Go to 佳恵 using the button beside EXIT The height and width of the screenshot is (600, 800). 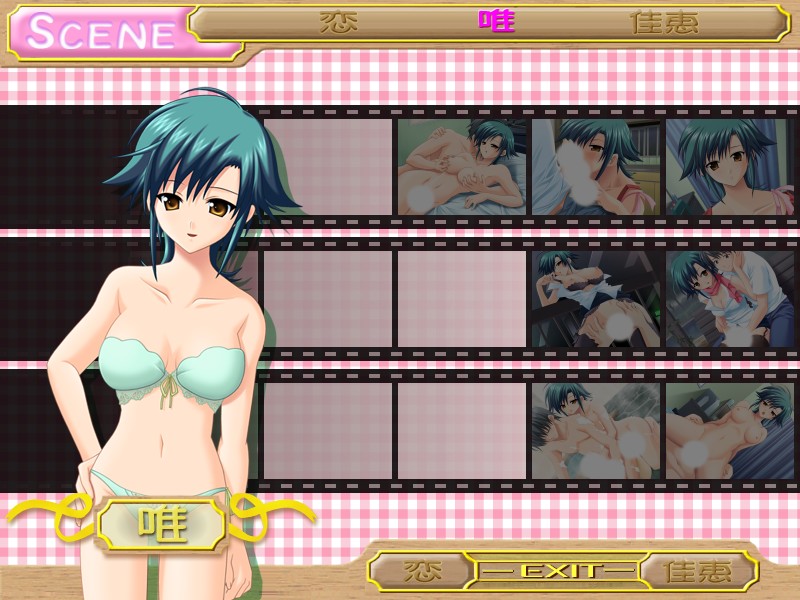[698, 571]
